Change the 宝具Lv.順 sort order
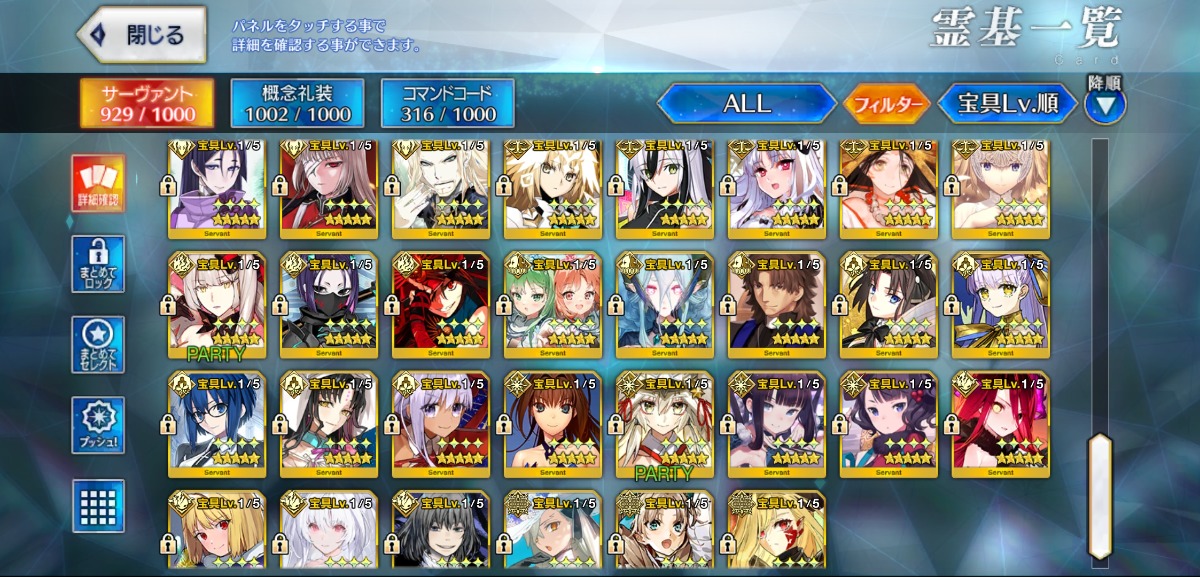Screen dimensions: 1200x577 click(x=1007, y=103)
